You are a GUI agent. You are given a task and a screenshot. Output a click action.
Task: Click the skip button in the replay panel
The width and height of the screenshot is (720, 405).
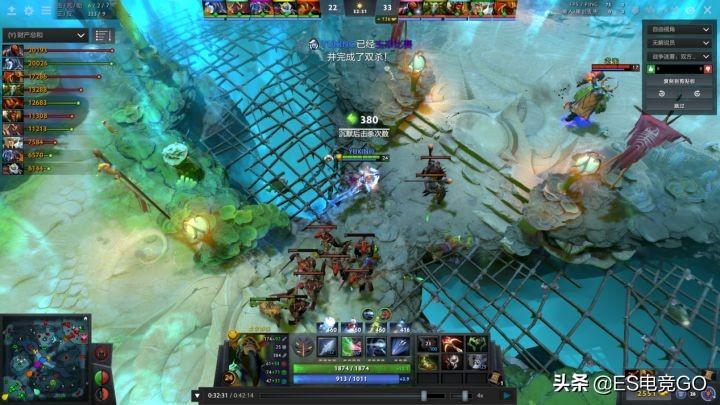[680, 104]
